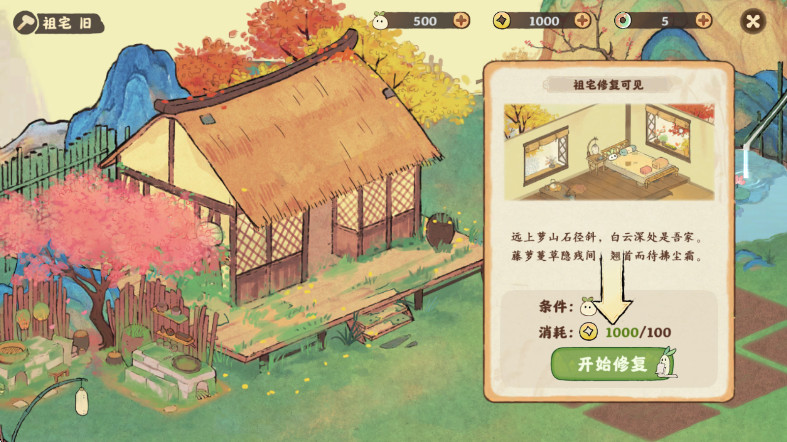
Task: Click the 开始修复 start repair button
Action: pyautogui.click(x=611, y=364)
